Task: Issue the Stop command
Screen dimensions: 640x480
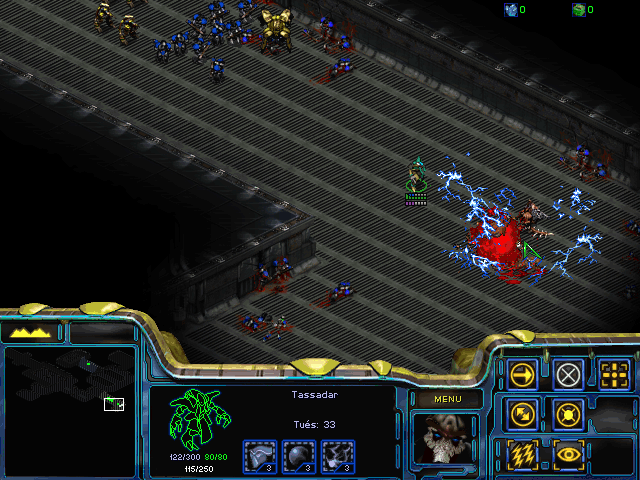Action: 569,375
